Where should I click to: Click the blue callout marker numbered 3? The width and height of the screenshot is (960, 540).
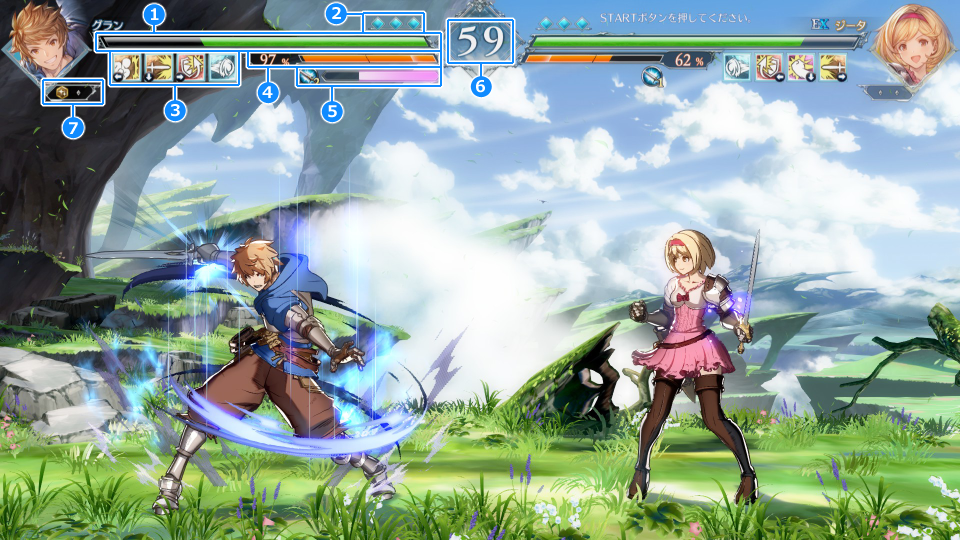click(176, 110)
